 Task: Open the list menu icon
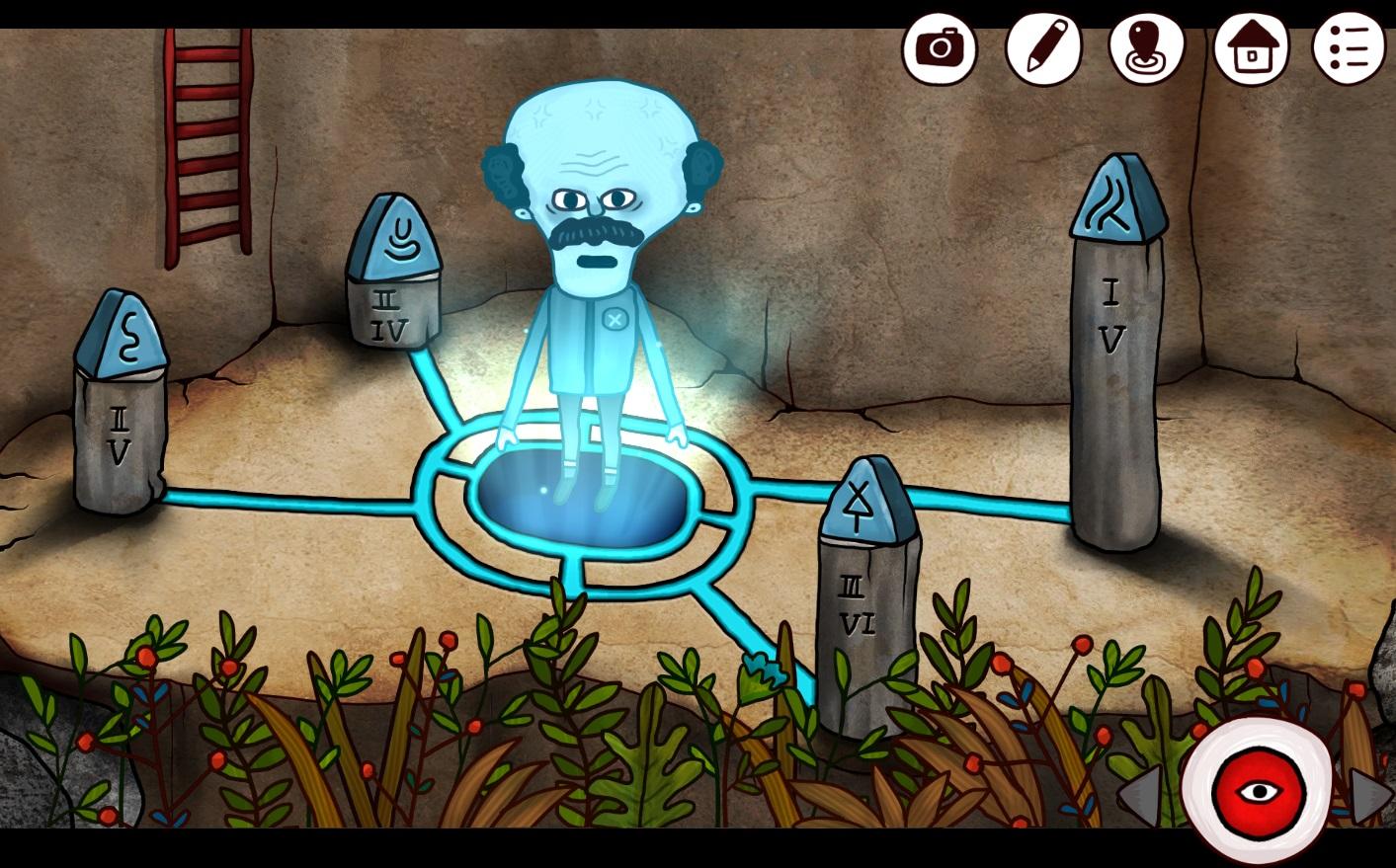(1349, 47)
